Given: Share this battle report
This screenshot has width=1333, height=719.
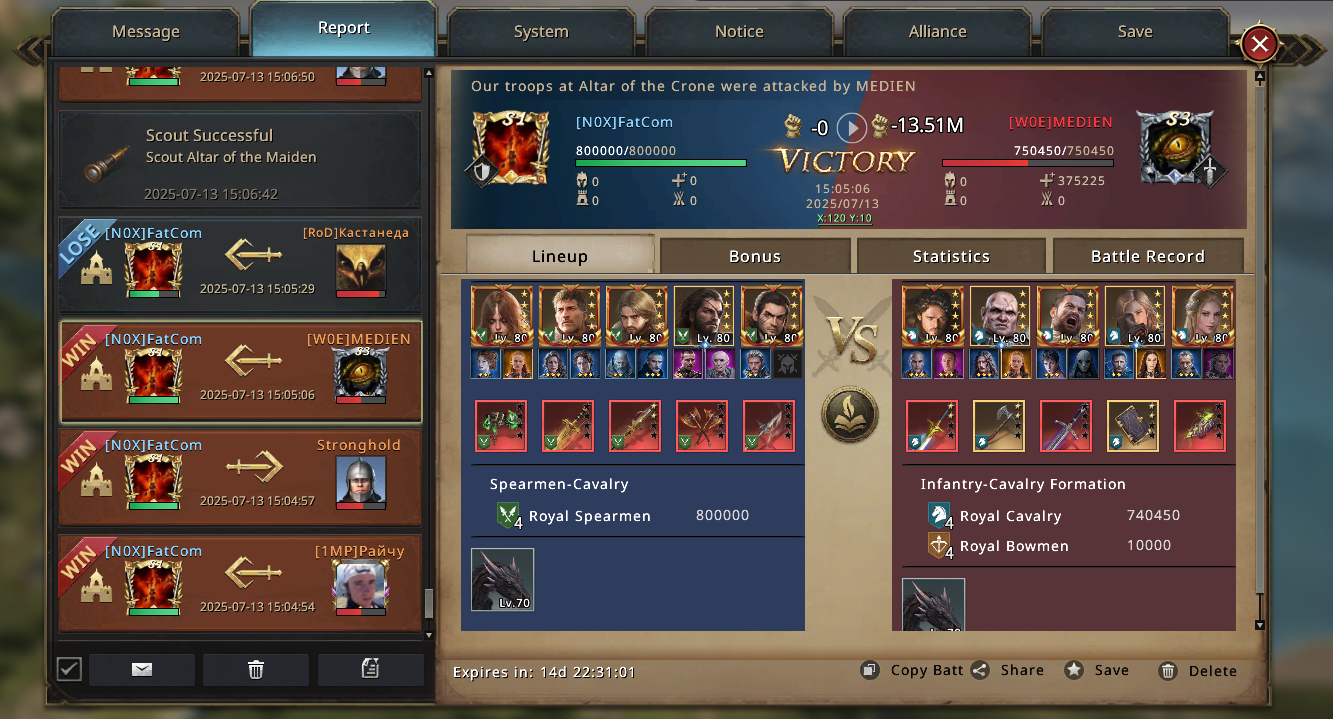Looking at the screenshot, I should 1008,671.
